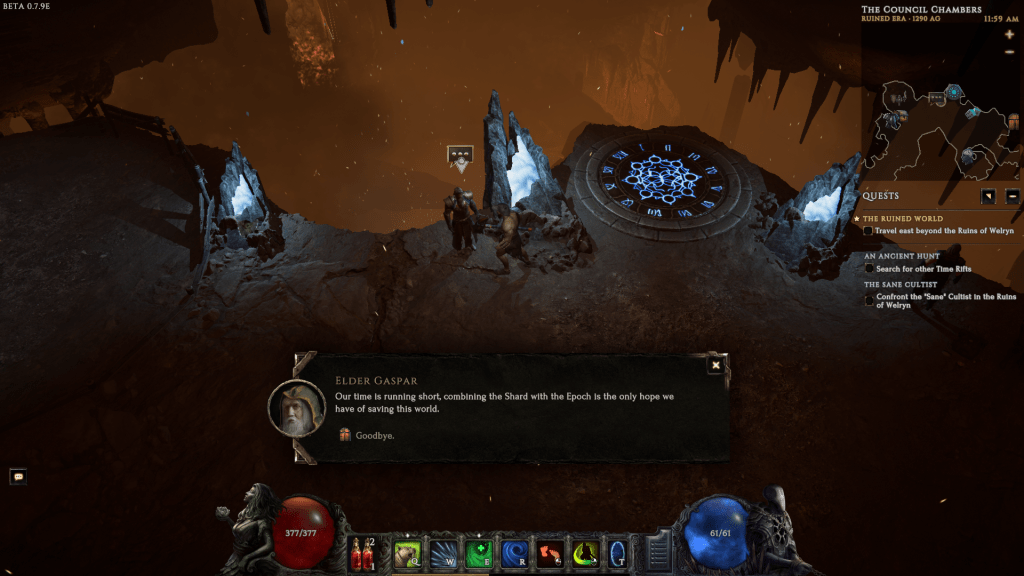Viewport: 1024px width, 576px height.
Task: Select the green slash attack ability slot
Action: coord(584,552)
